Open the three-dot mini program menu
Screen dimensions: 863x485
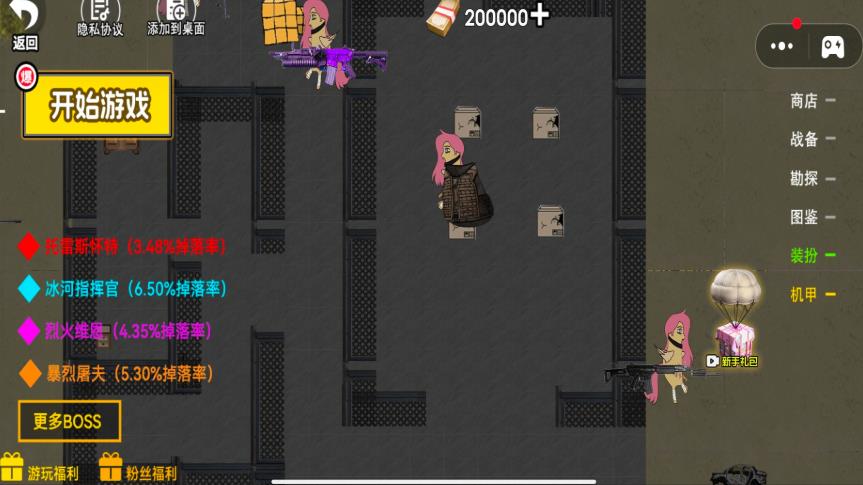783,46
